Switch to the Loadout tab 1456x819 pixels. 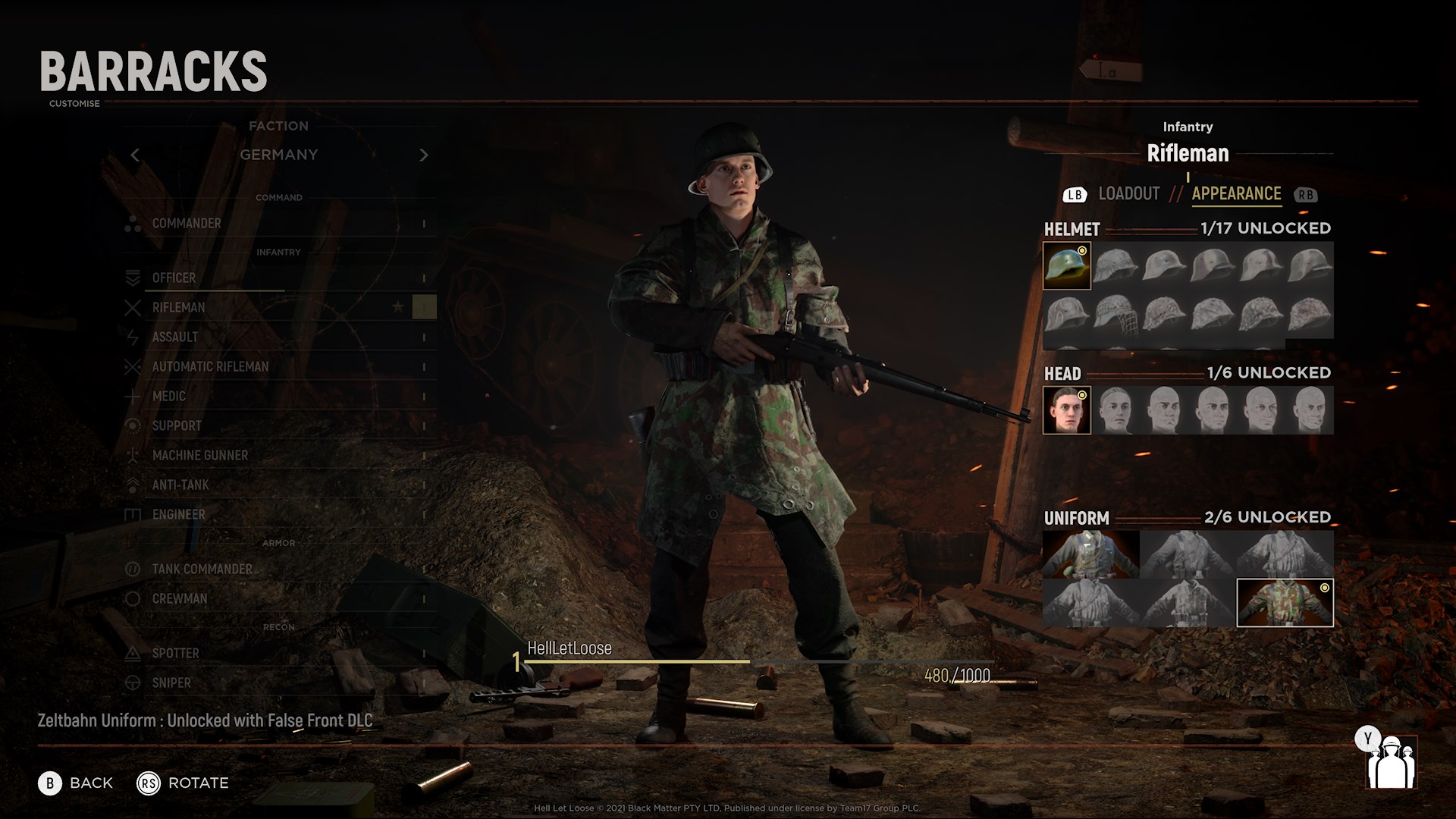pyautogui.click(x=1128, y=194)
